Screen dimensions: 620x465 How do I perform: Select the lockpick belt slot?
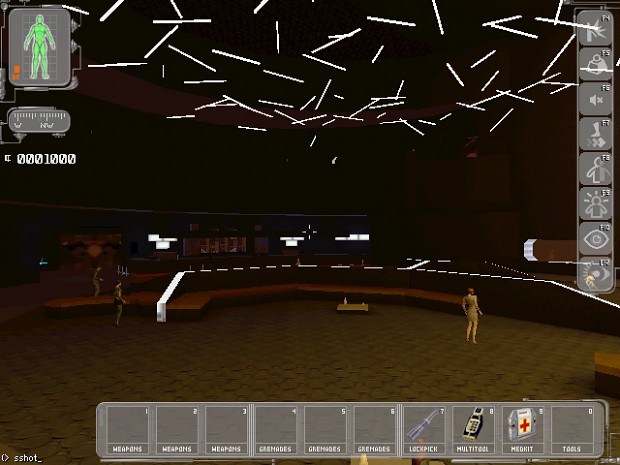point(427,430)
